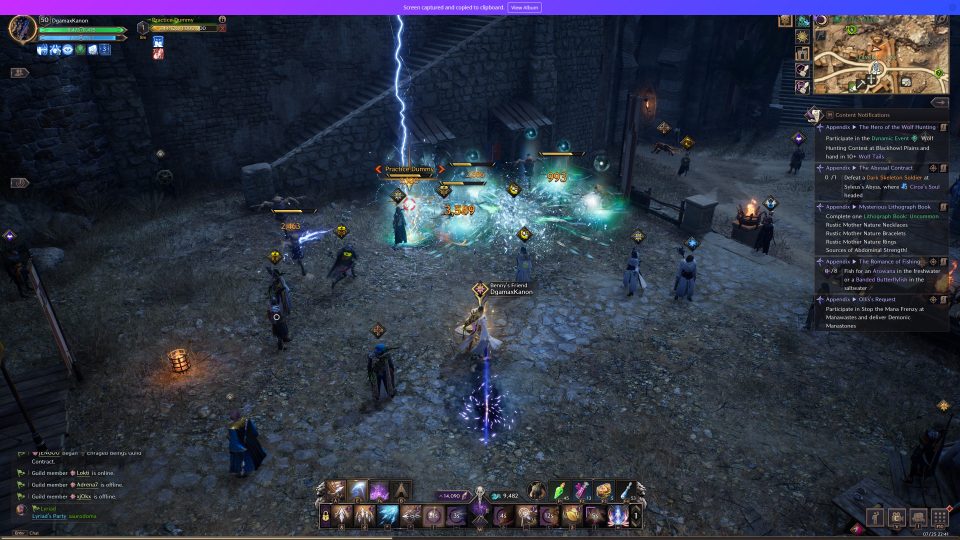The image size is (960, 540).
Task: Open the grid menu button
Action: (939, 517)
